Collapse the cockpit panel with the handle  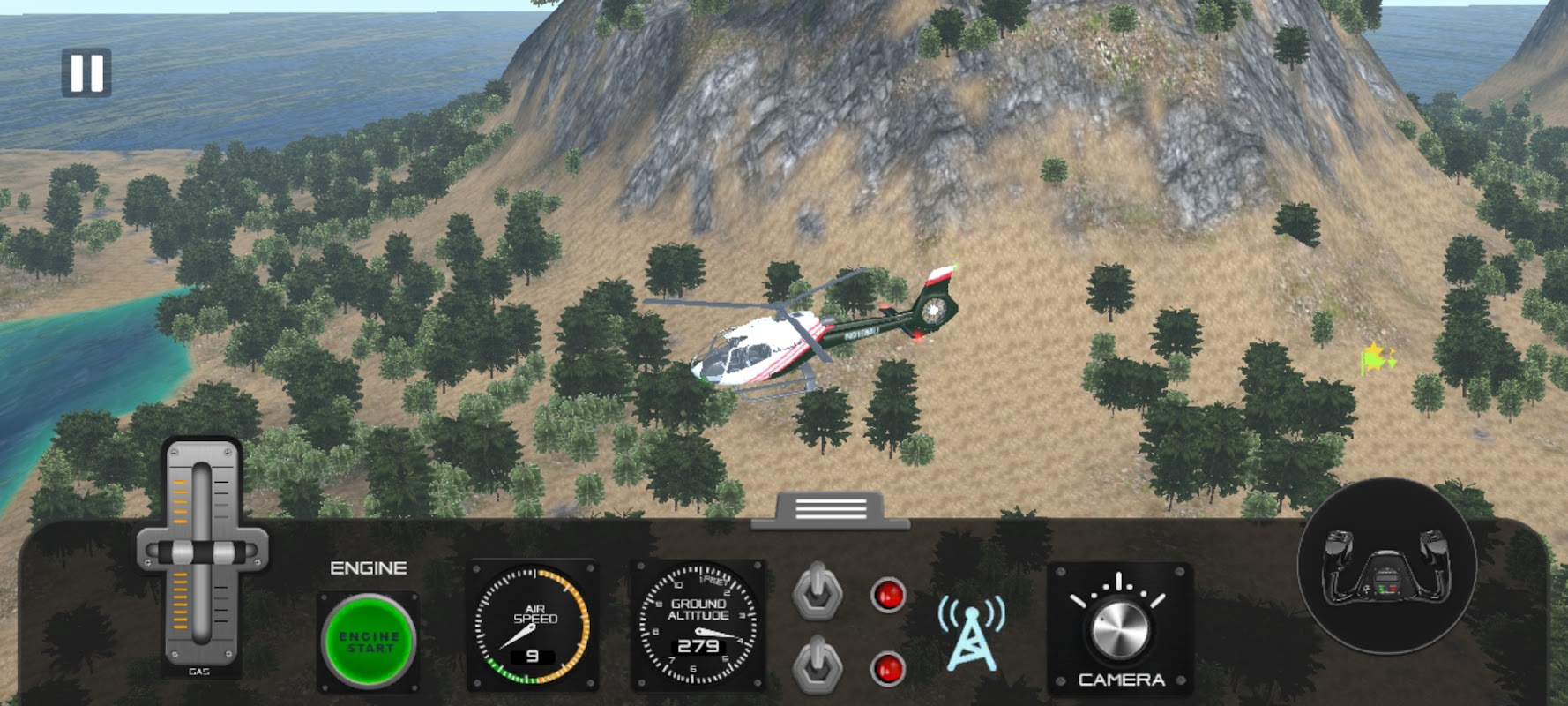click(x=830, y=509)
